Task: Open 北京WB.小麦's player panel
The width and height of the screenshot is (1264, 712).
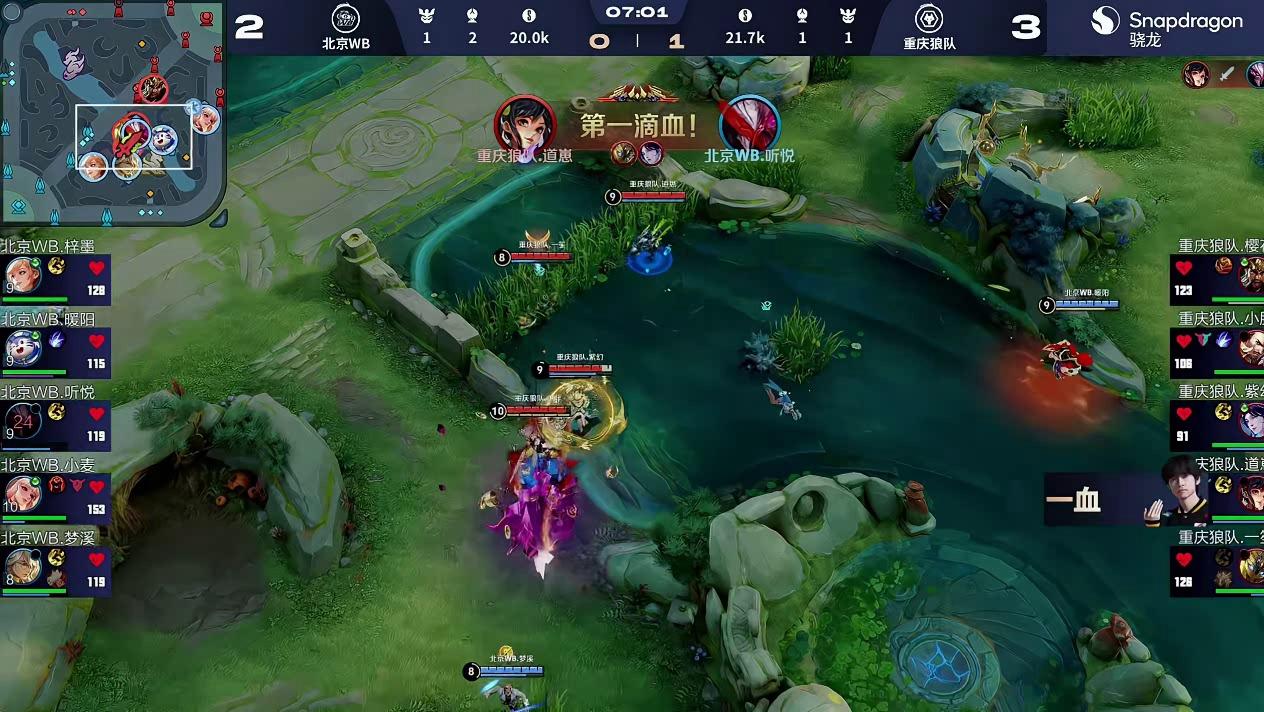Action: (x=55, y=493)
